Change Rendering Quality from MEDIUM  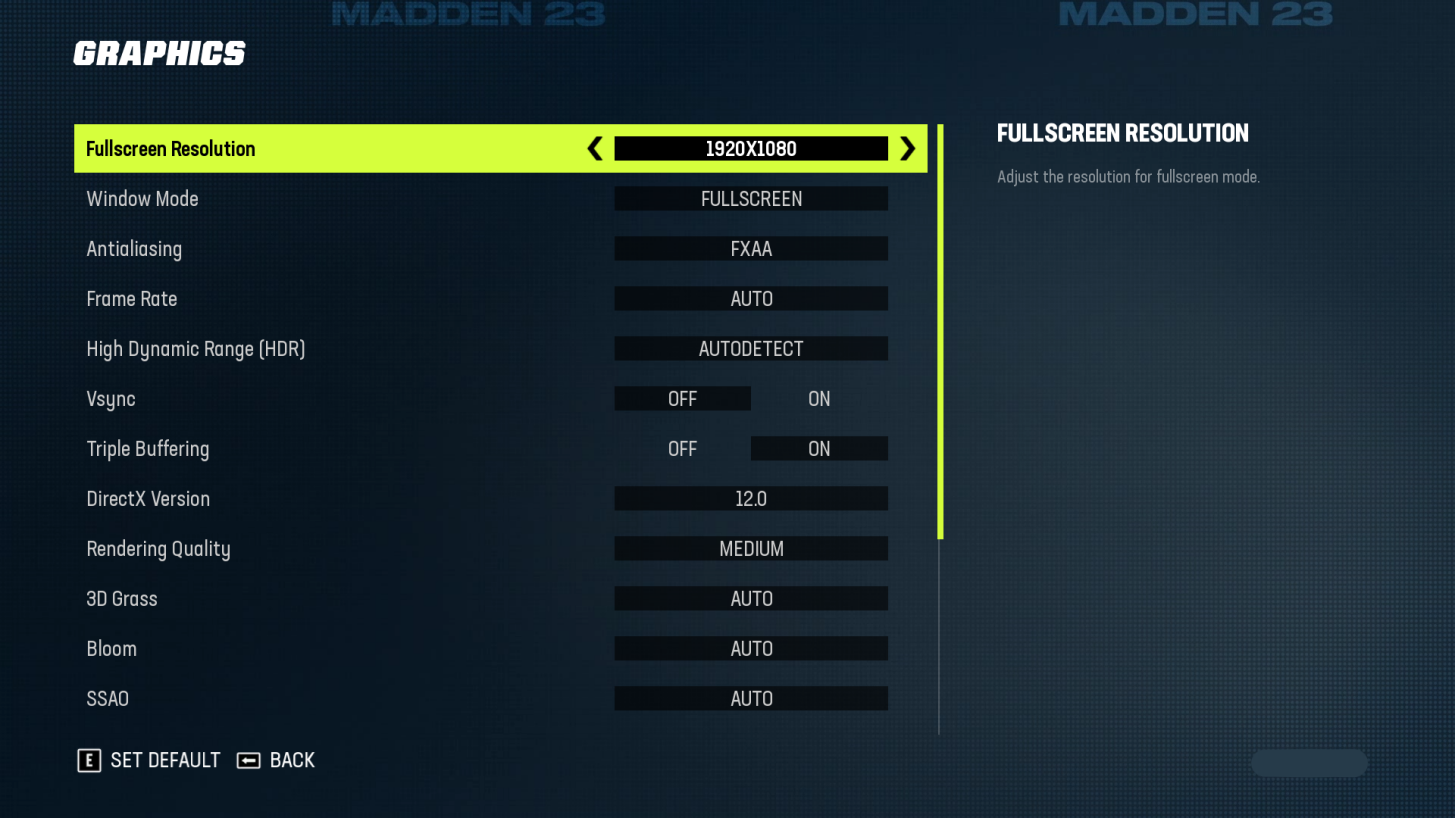pos(751,548)
